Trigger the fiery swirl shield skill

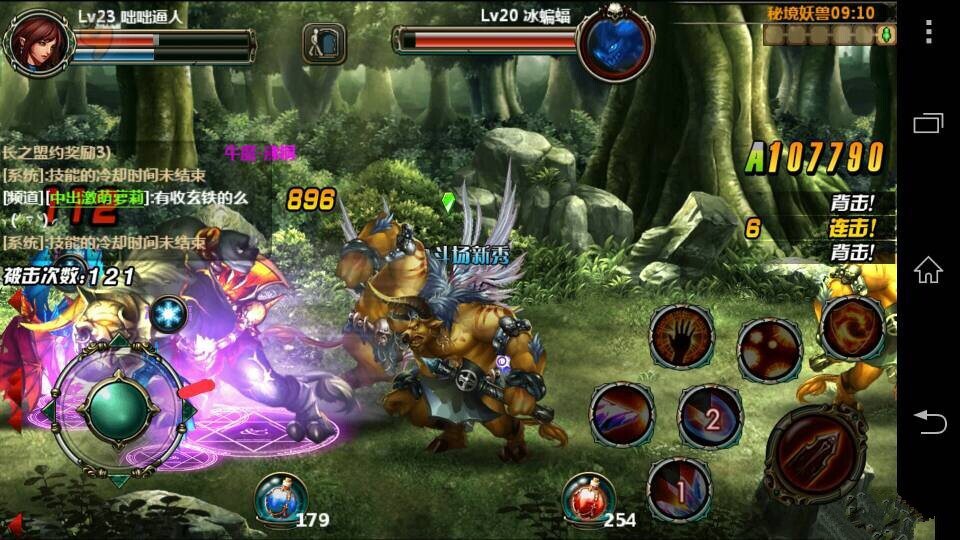pos(852,326)
